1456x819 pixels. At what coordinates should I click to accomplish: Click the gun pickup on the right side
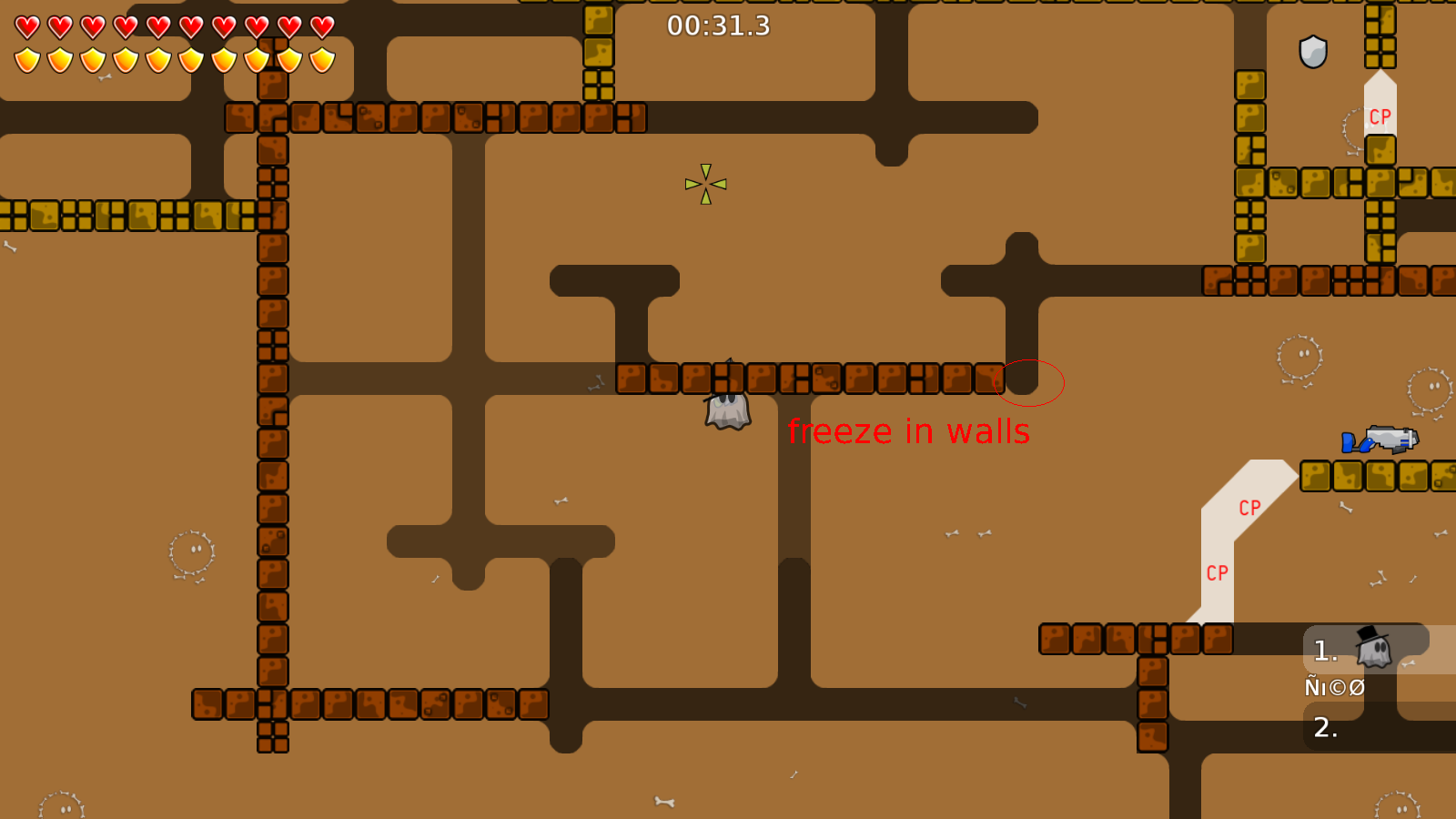click(x=1380, y=440)
